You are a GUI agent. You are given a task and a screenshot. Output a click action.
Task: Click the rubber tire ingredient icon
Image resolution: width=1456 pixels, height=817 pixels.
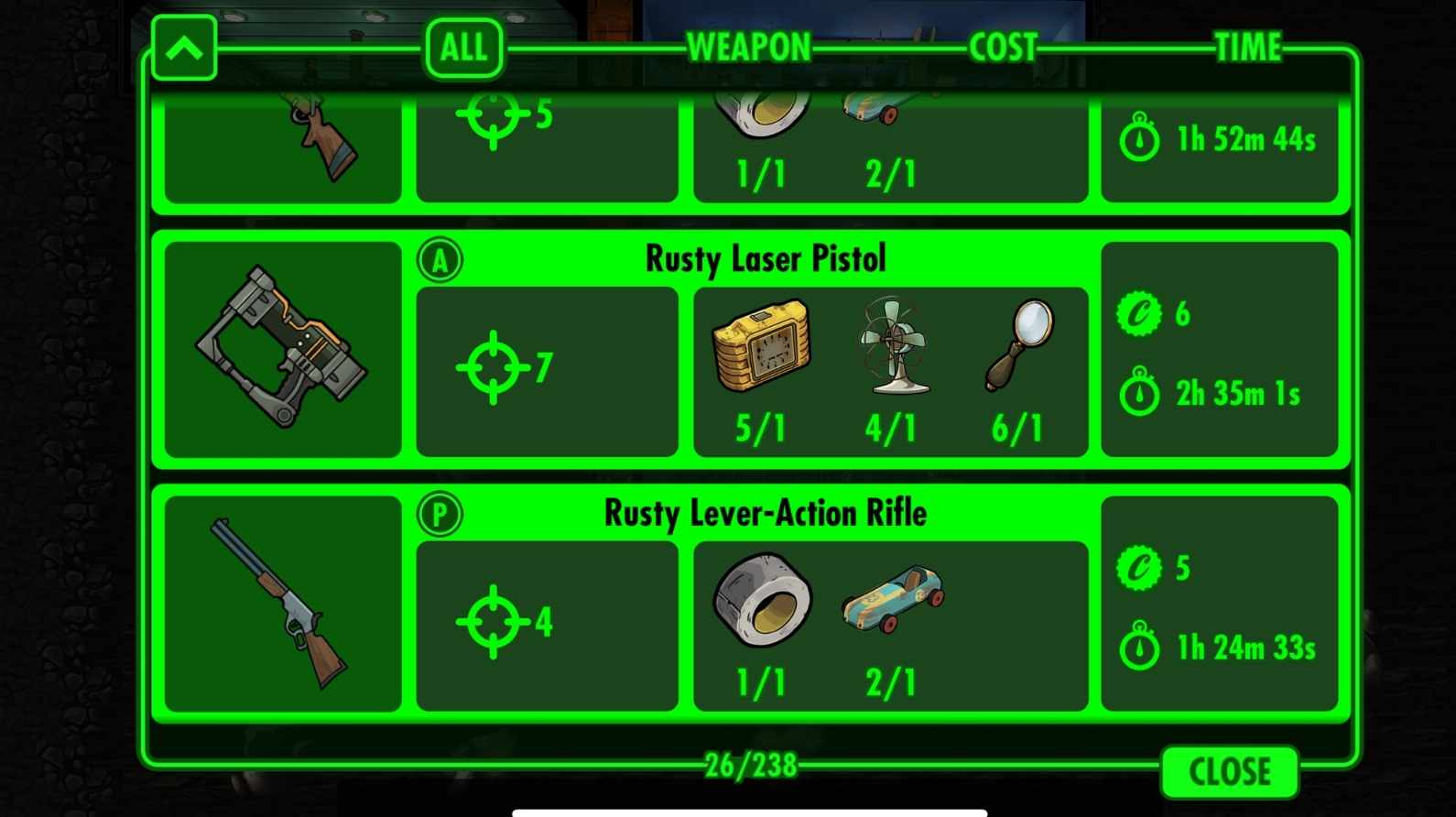point(762,600)
